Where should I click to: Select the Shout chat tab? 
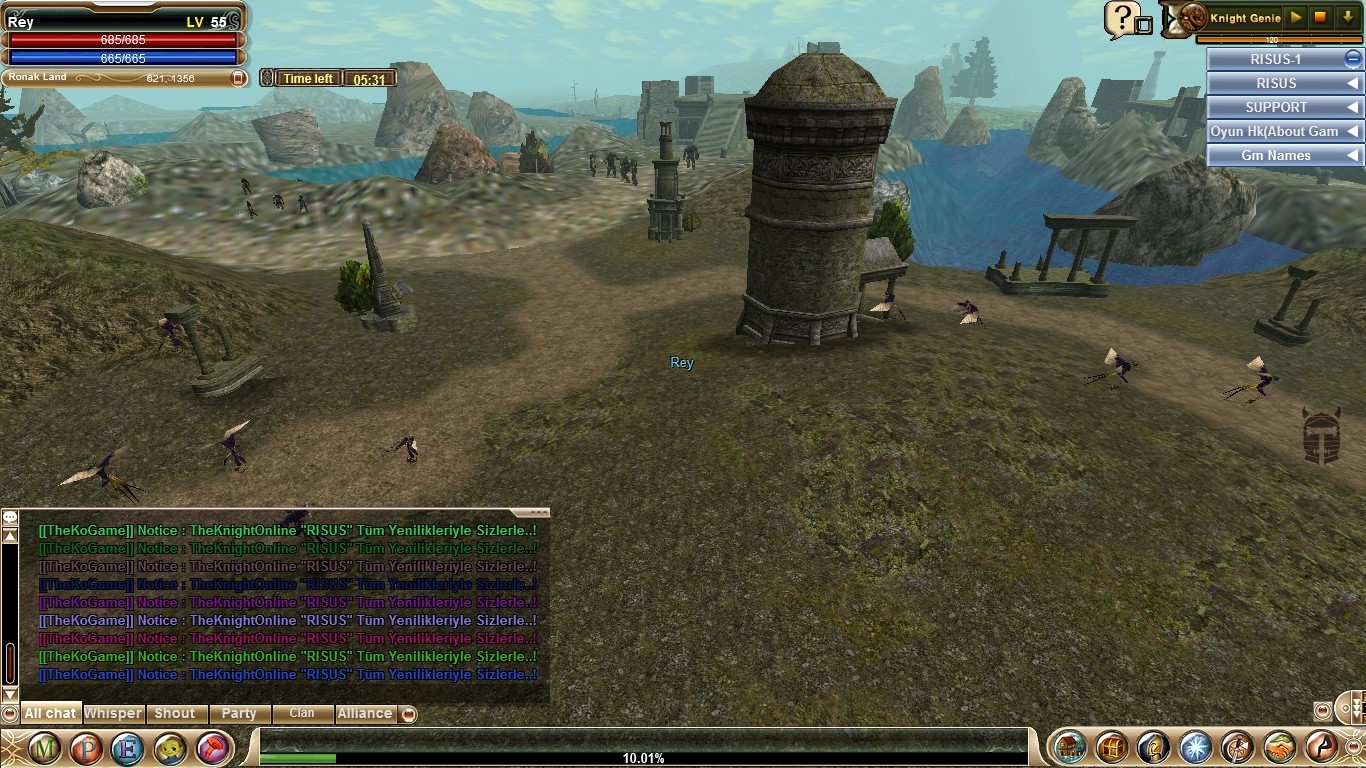[x=175, y=714]
